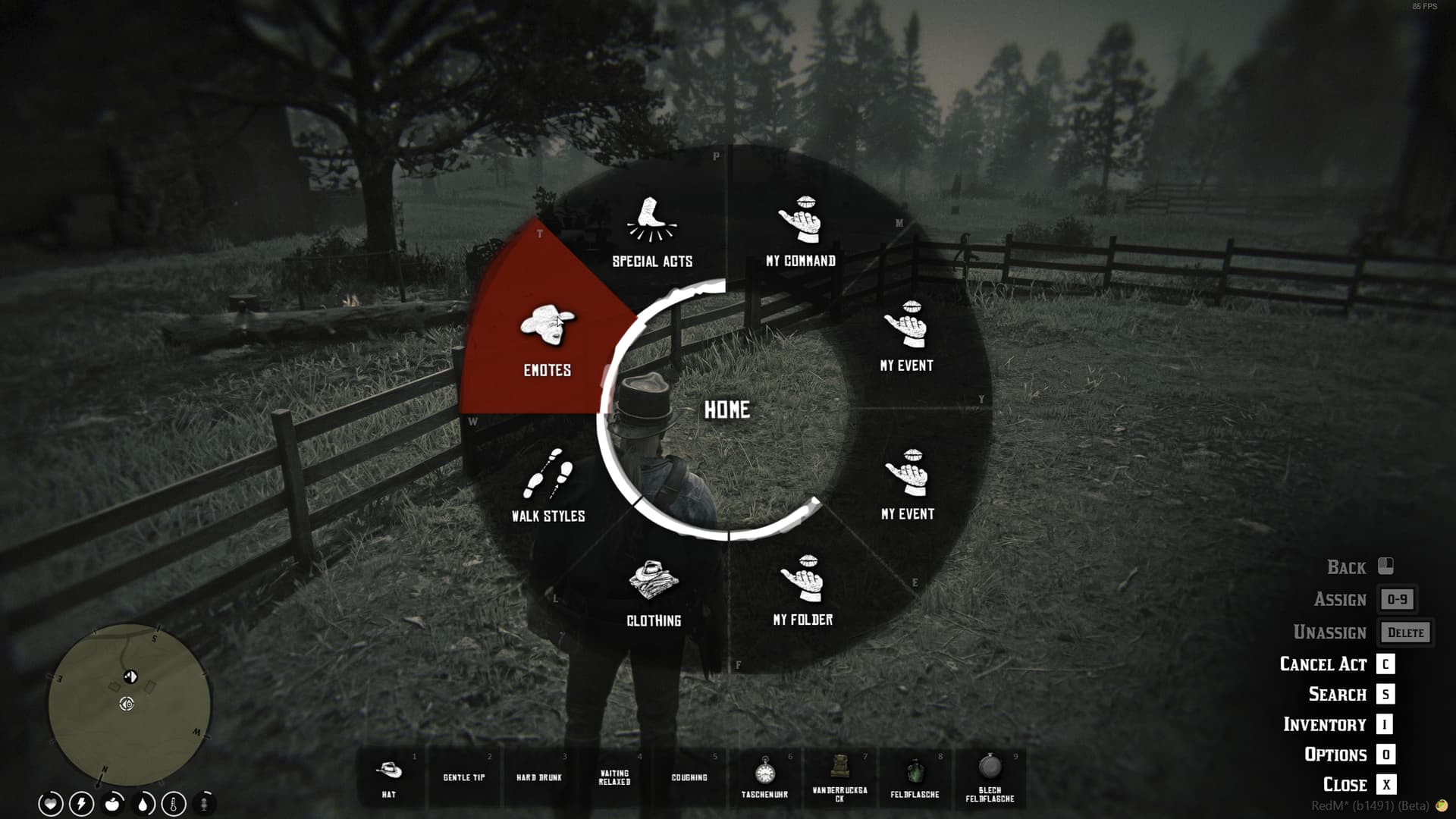Activate the Coughing emote in slot 4
1456x819 pixels.
coord(689,777)
